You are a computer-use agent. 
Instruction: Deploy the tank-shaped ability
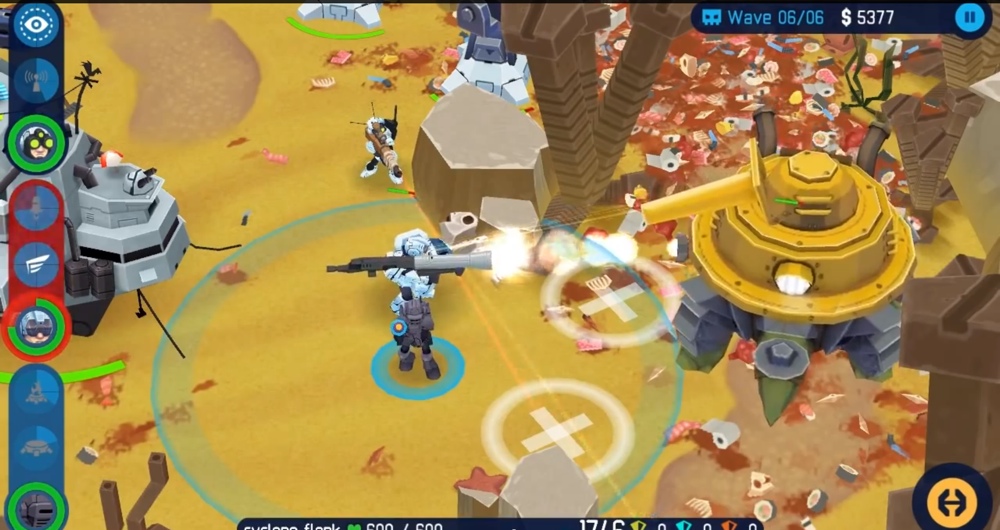click(x=37, y=447)
